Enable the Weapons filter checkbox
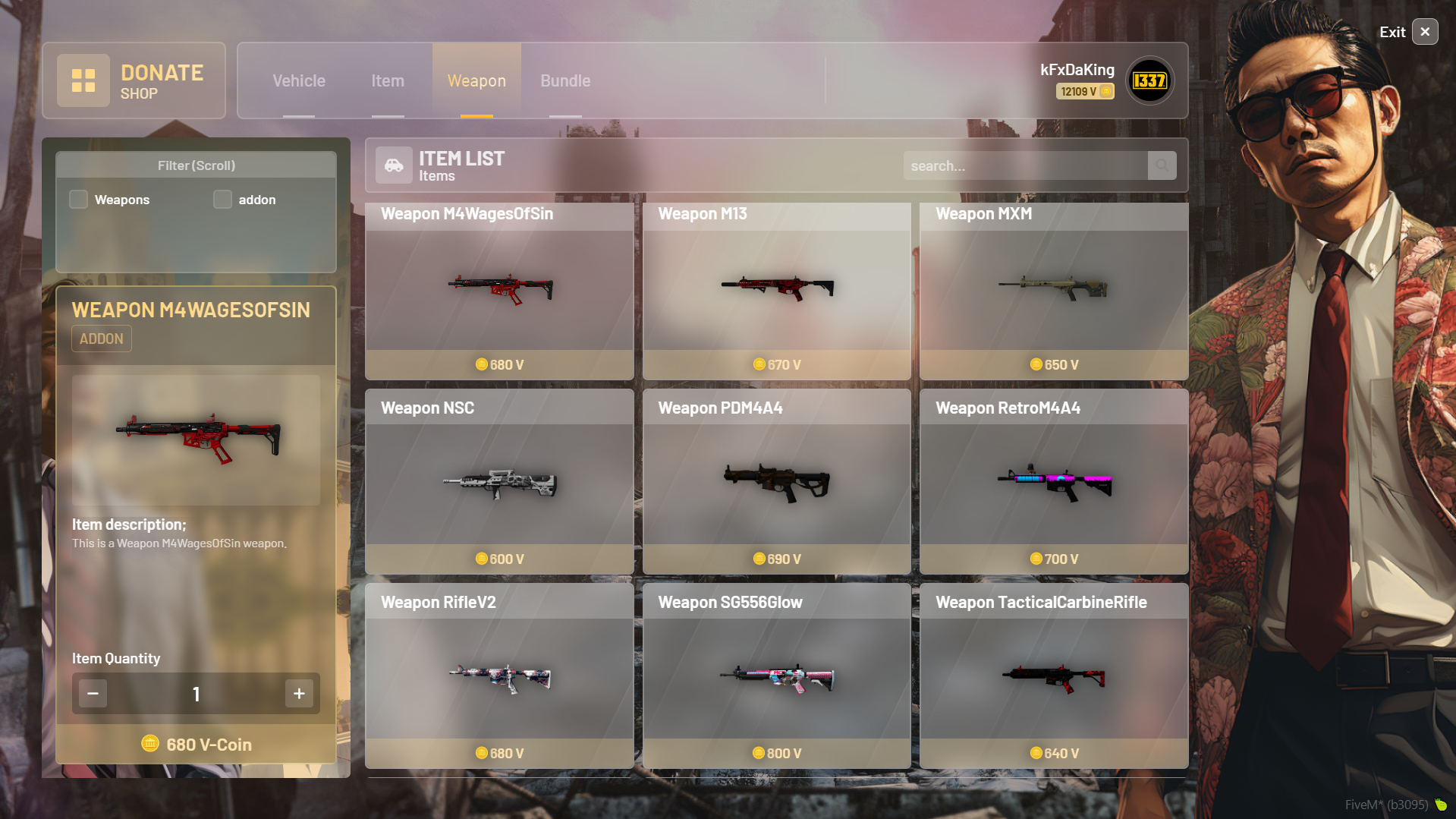Screen dimensions: 1456x819 (x=78, y=199)
